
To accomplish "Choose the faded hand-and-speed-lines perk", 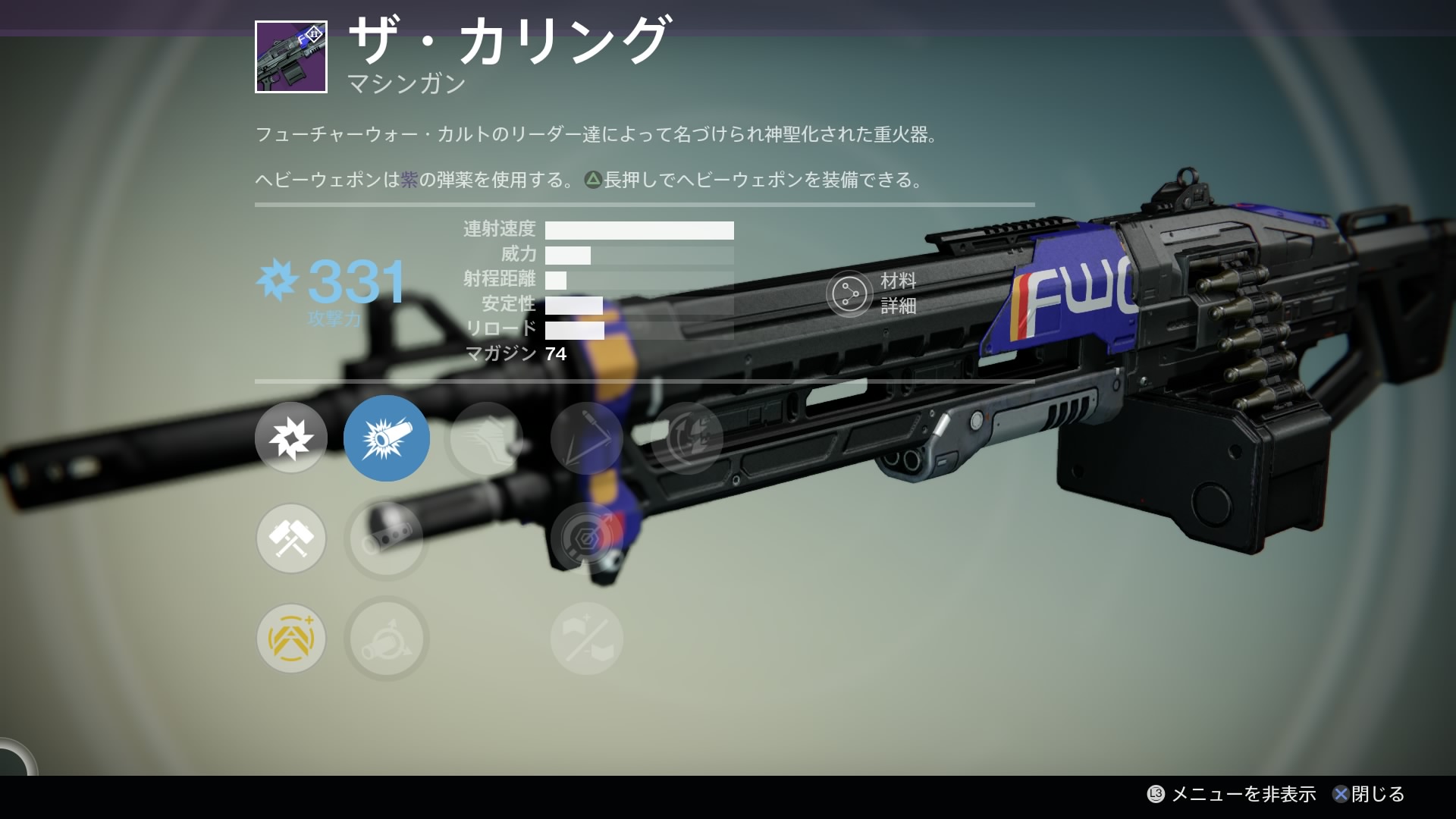I will [486, 438].
